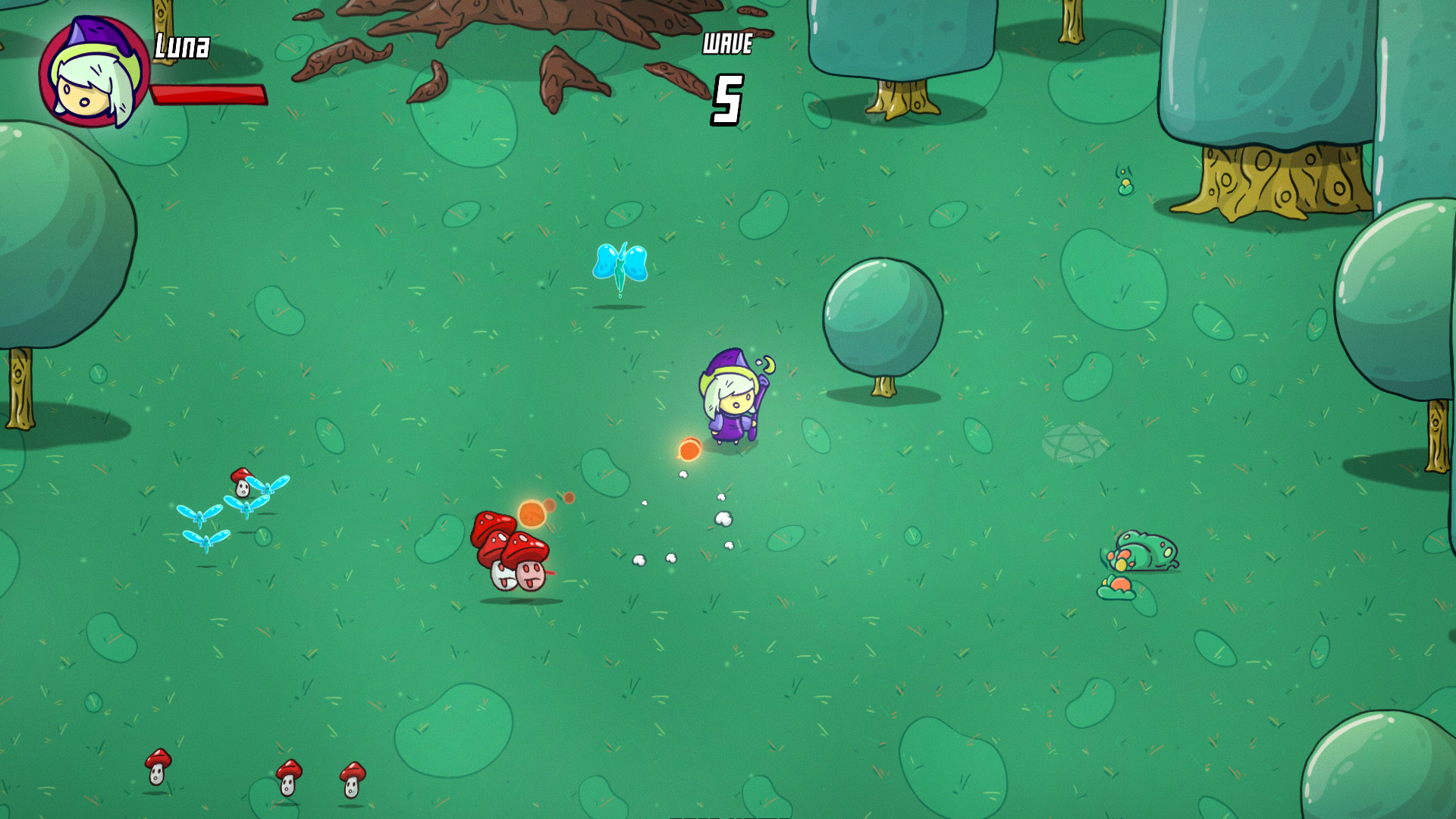Select a blue dragonfly in the swarm

pyautogui.click(x=199, y=516)
